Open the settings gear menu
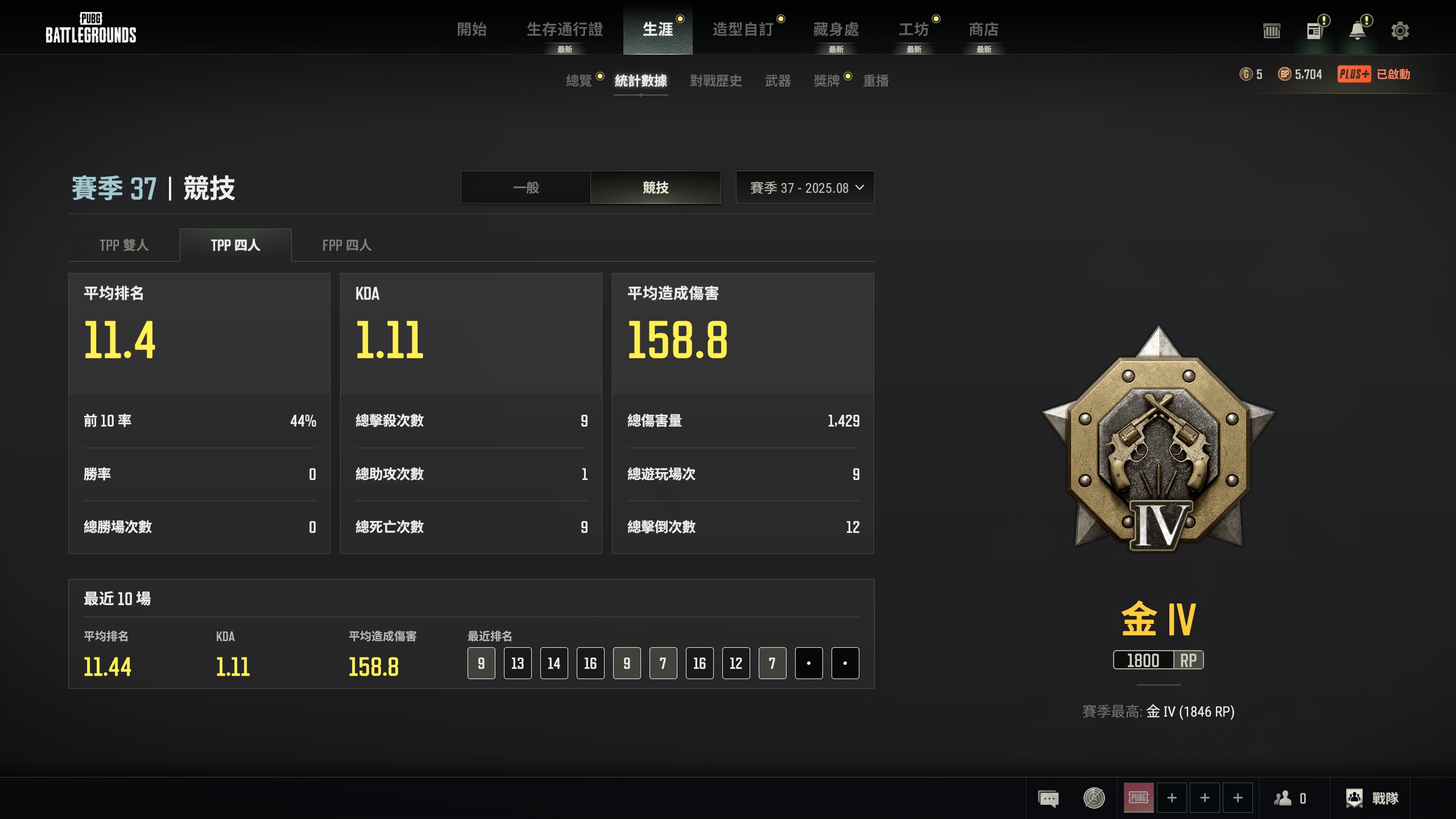This screenshot has width=1456, height=819. point(1401,31)
